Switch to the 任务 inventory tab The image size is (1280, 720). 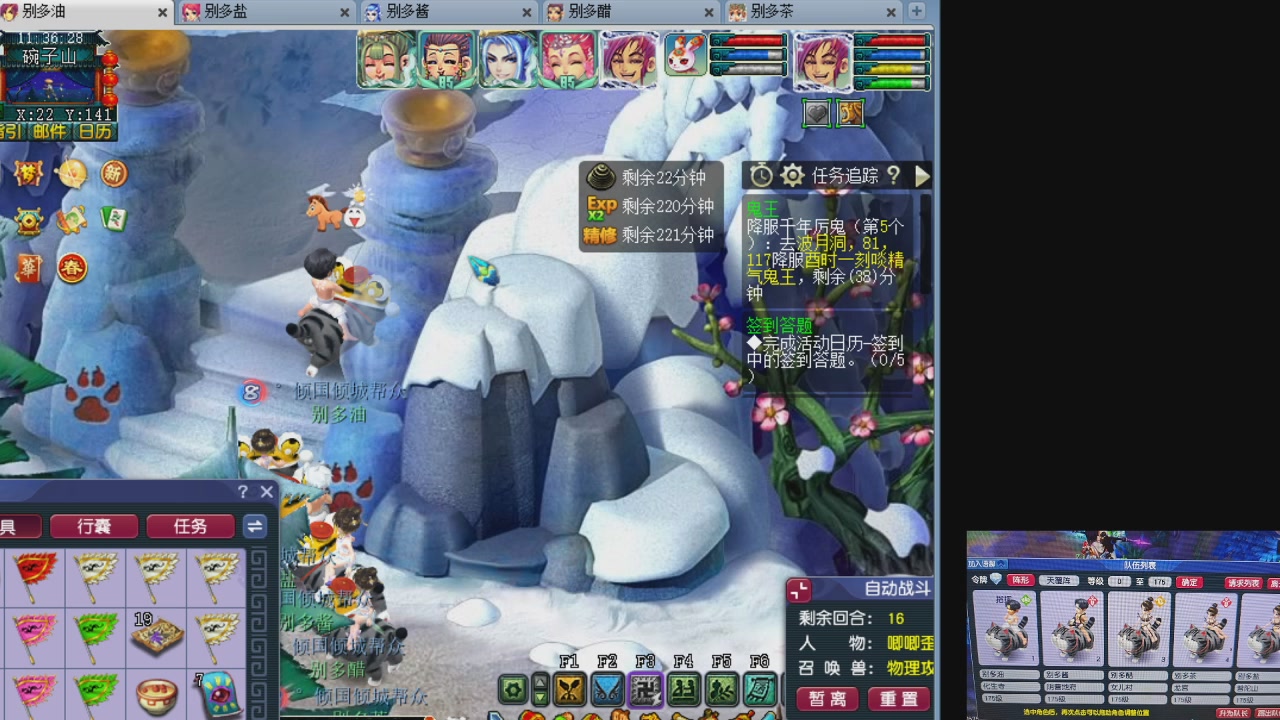[x=190, y=526]
